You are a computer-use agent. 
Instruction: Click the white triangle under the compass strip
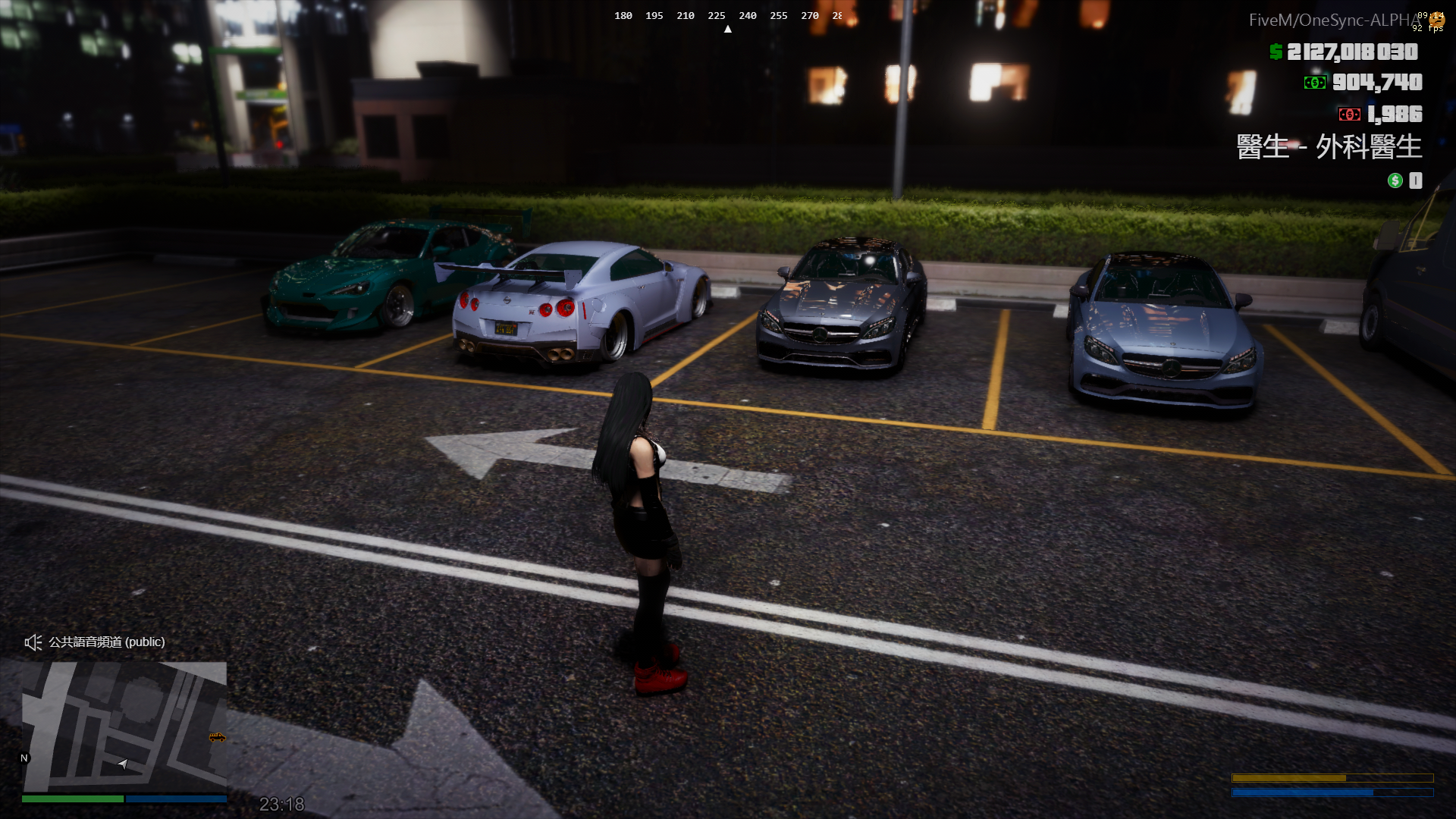click(x=728, y=27)
